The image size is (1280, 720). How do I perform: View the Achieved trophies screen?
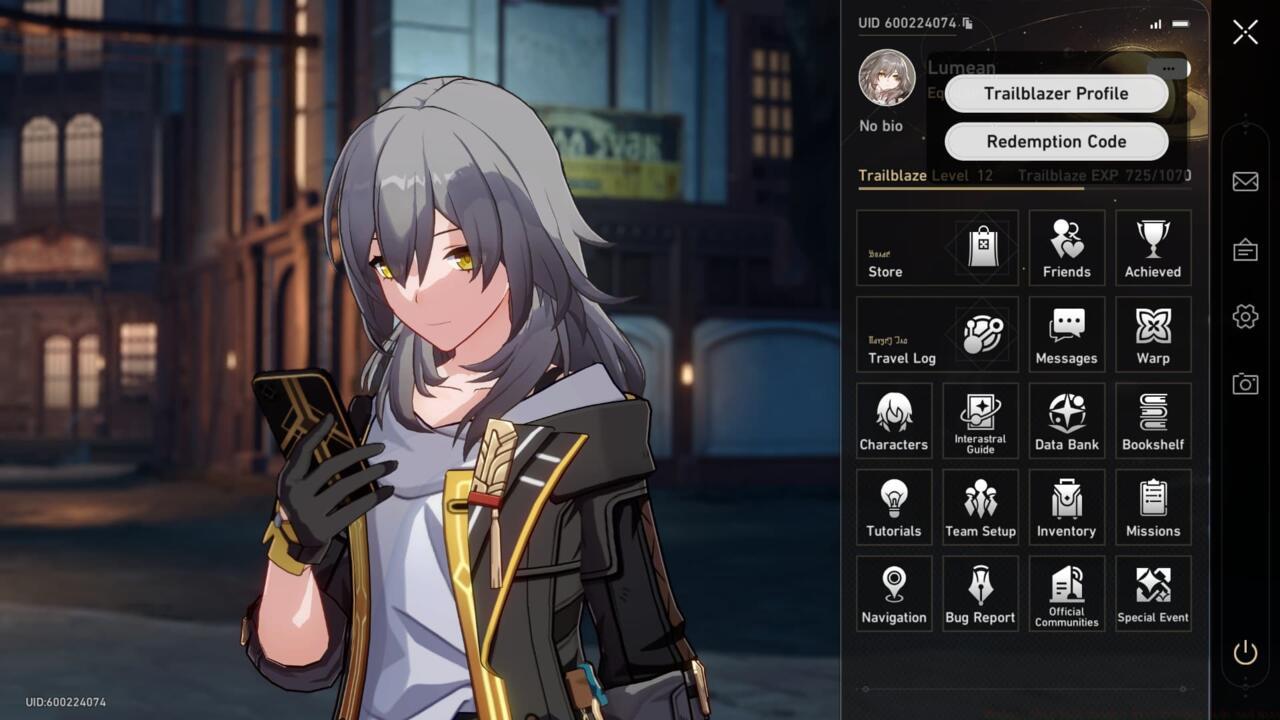[x=1153, y=247]
